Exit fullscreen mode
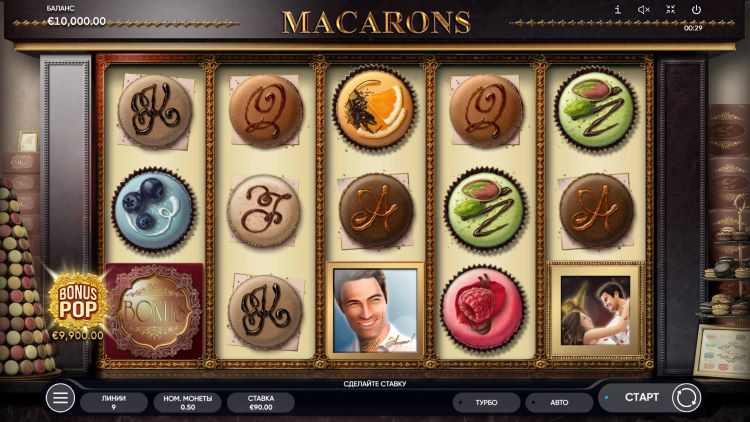750x422 pixels. click(x=670, y=10)
